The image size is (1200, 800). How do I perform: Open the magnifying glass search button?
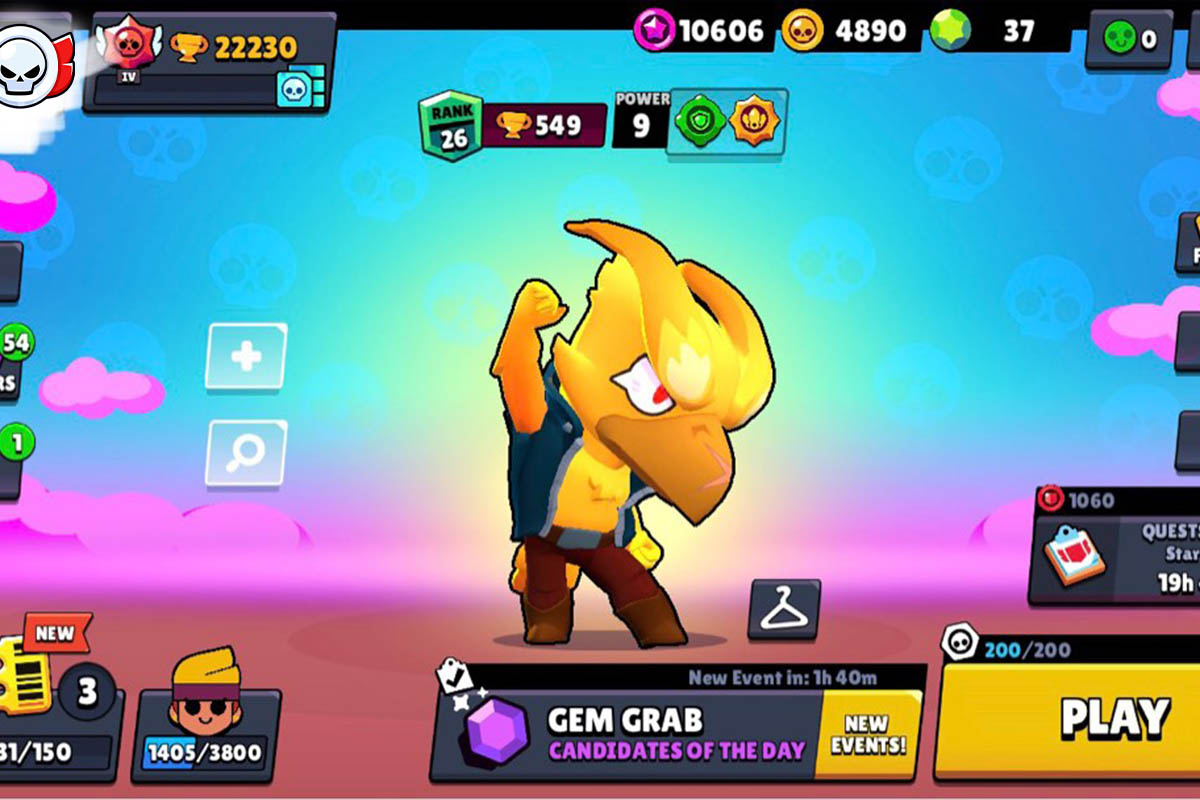[x=246, y=453]
